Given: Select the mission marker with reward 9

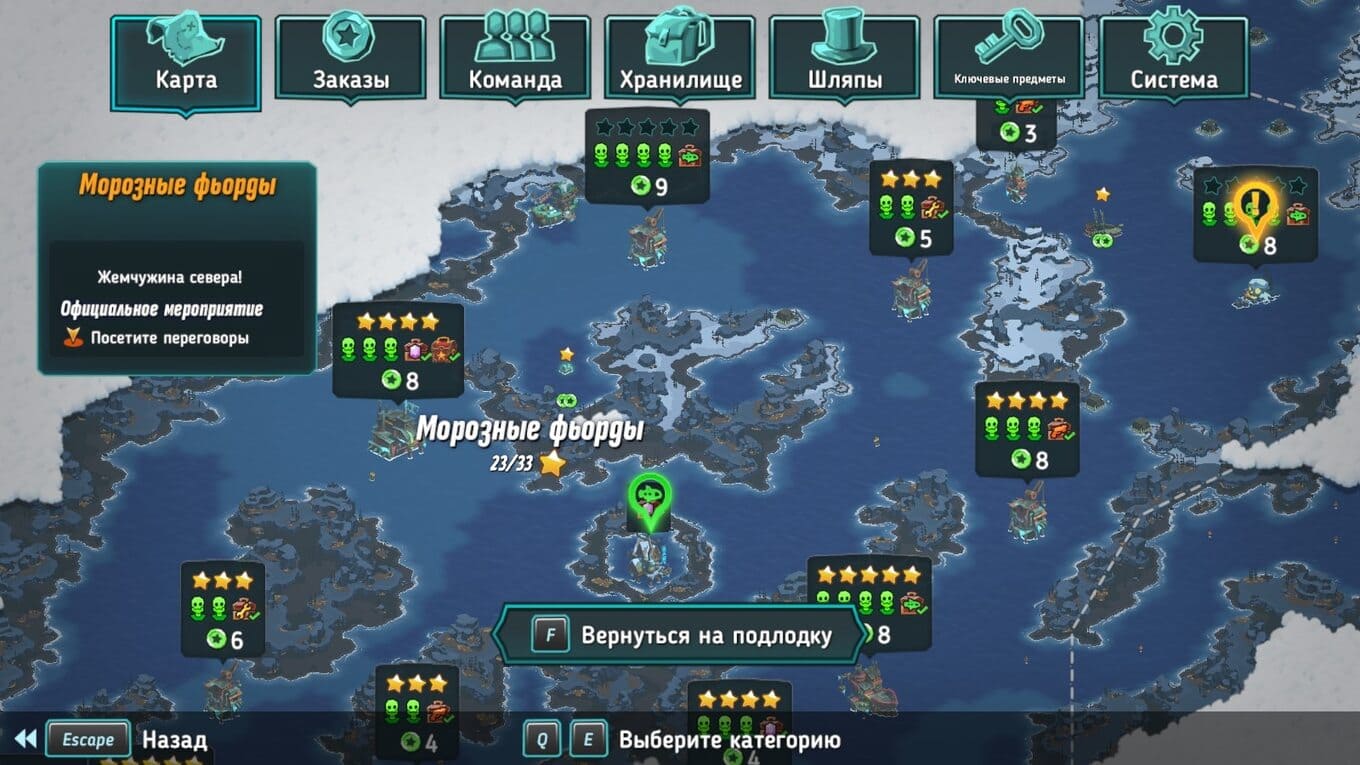Looking at the screenshot, I should [x=647, y=157].
